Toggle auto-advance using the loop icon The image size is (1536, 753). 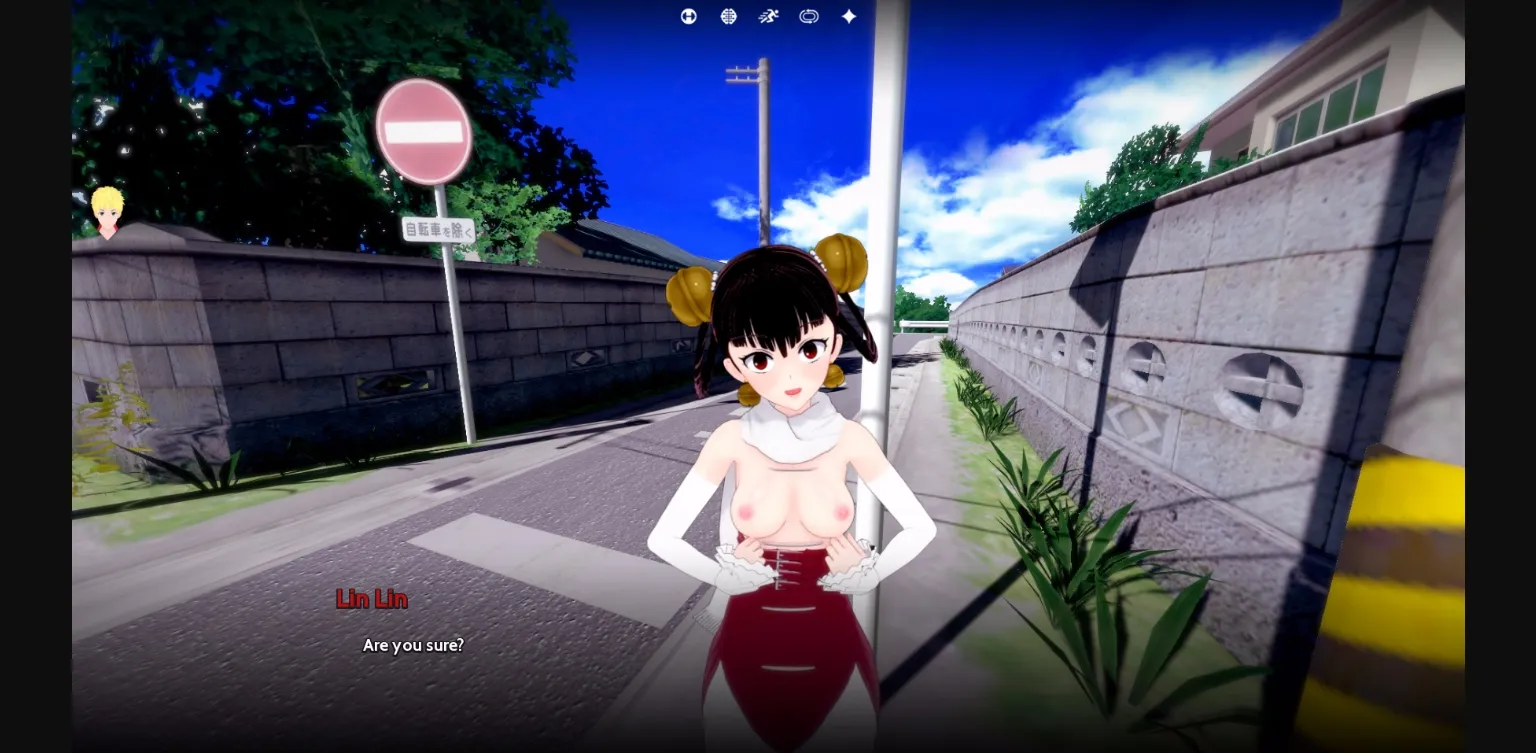click(x=808, y=16)
